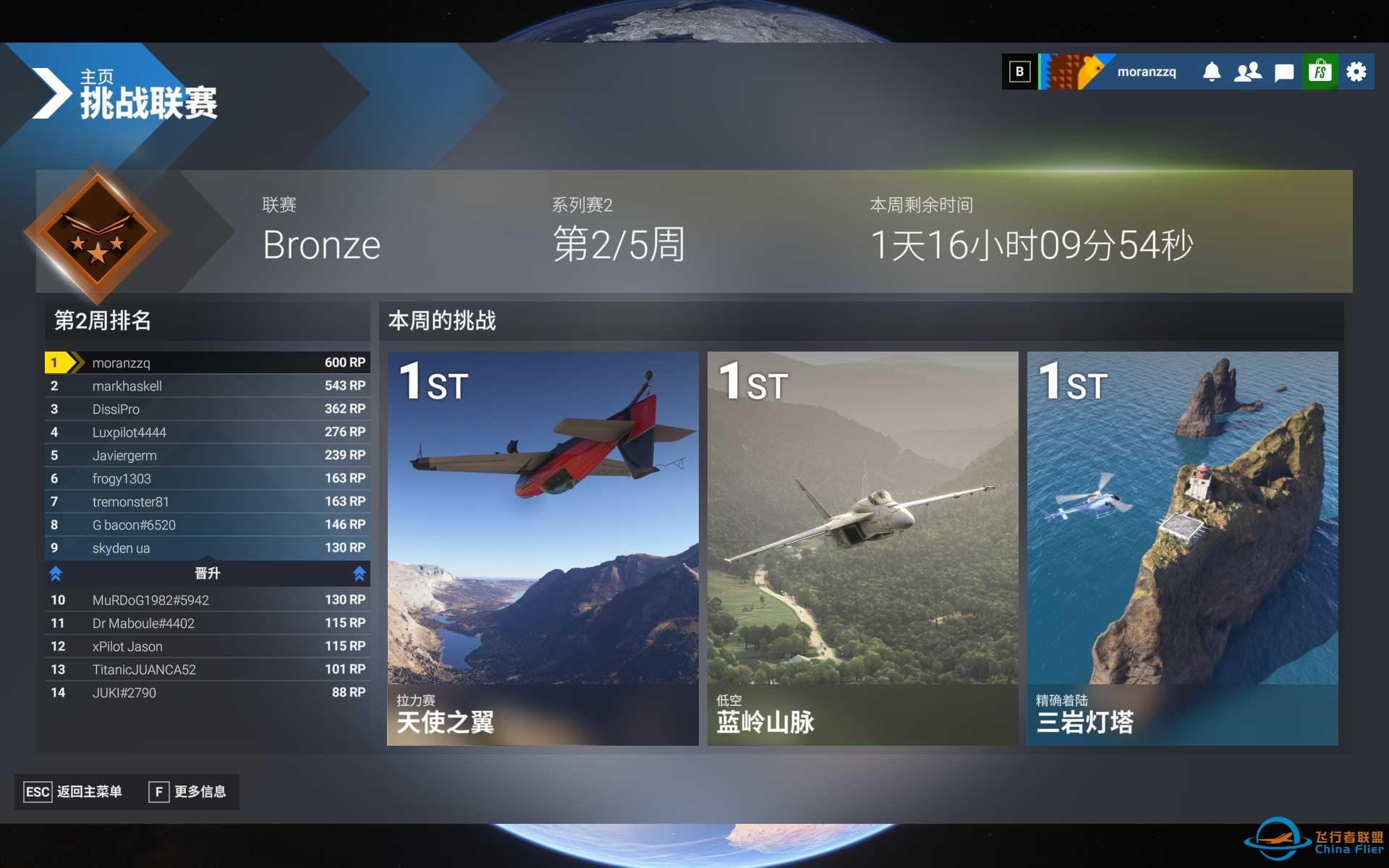The image size is (1389, 868).
Task: Click the 更多信息 button
Action: [x=190, y=791]
